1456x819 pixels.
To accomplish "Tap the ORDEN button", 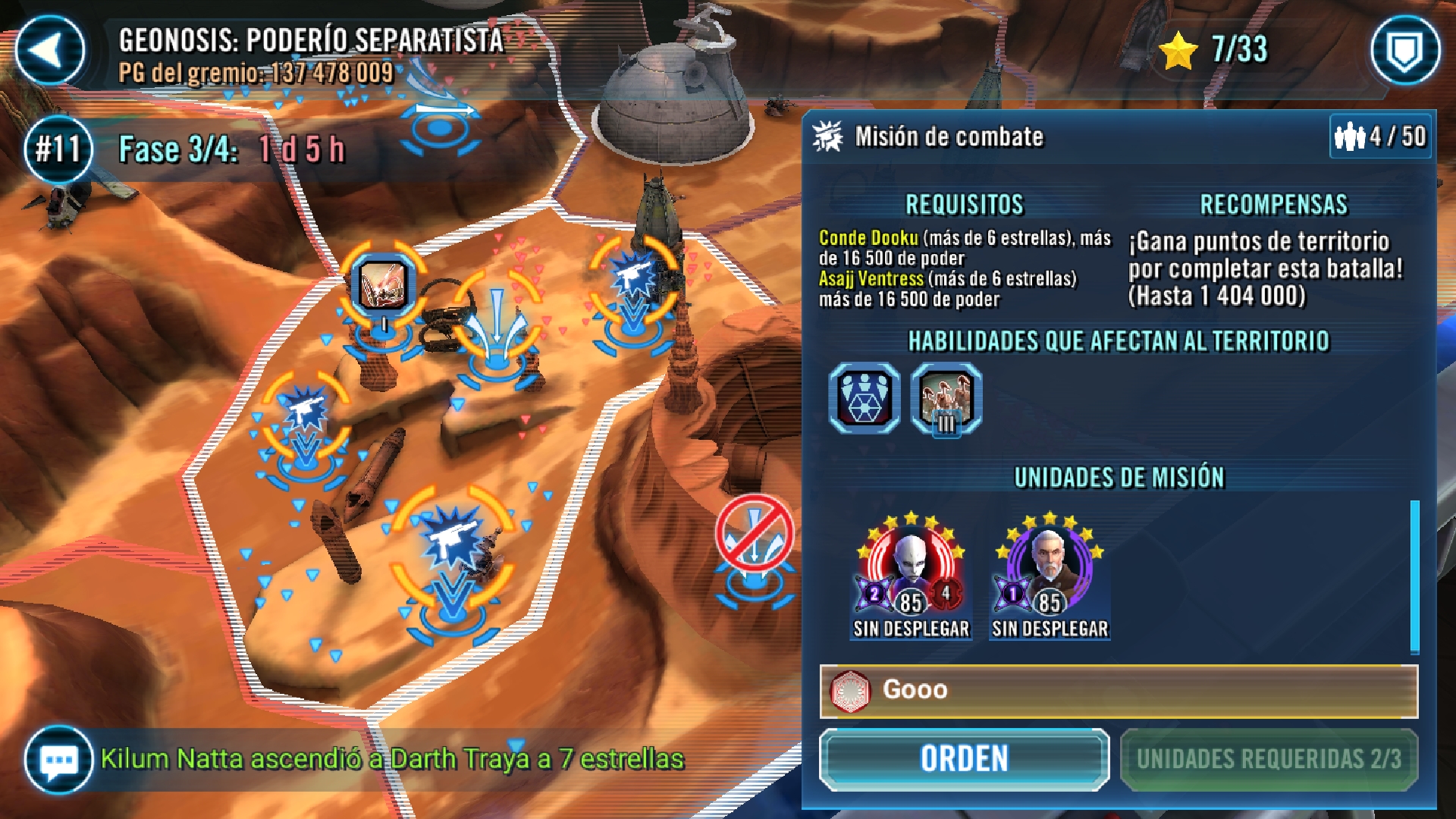I will tap(964, 759).
